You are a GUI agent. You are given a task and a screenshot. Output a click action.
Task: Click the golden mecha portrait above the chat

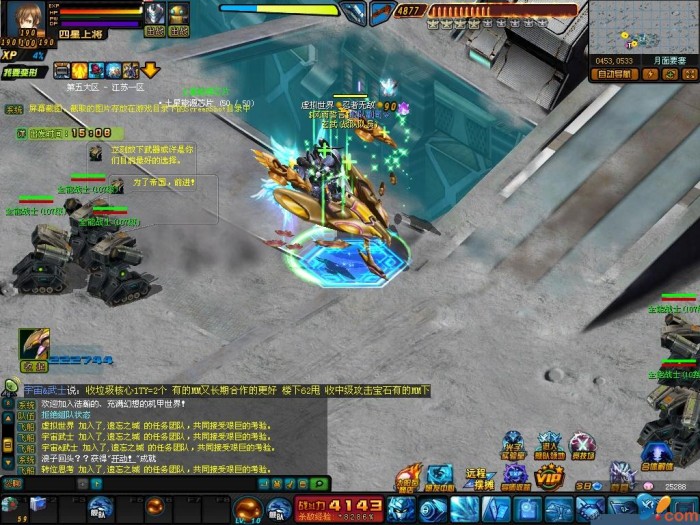pyautogui.click(x=33, y=344)
